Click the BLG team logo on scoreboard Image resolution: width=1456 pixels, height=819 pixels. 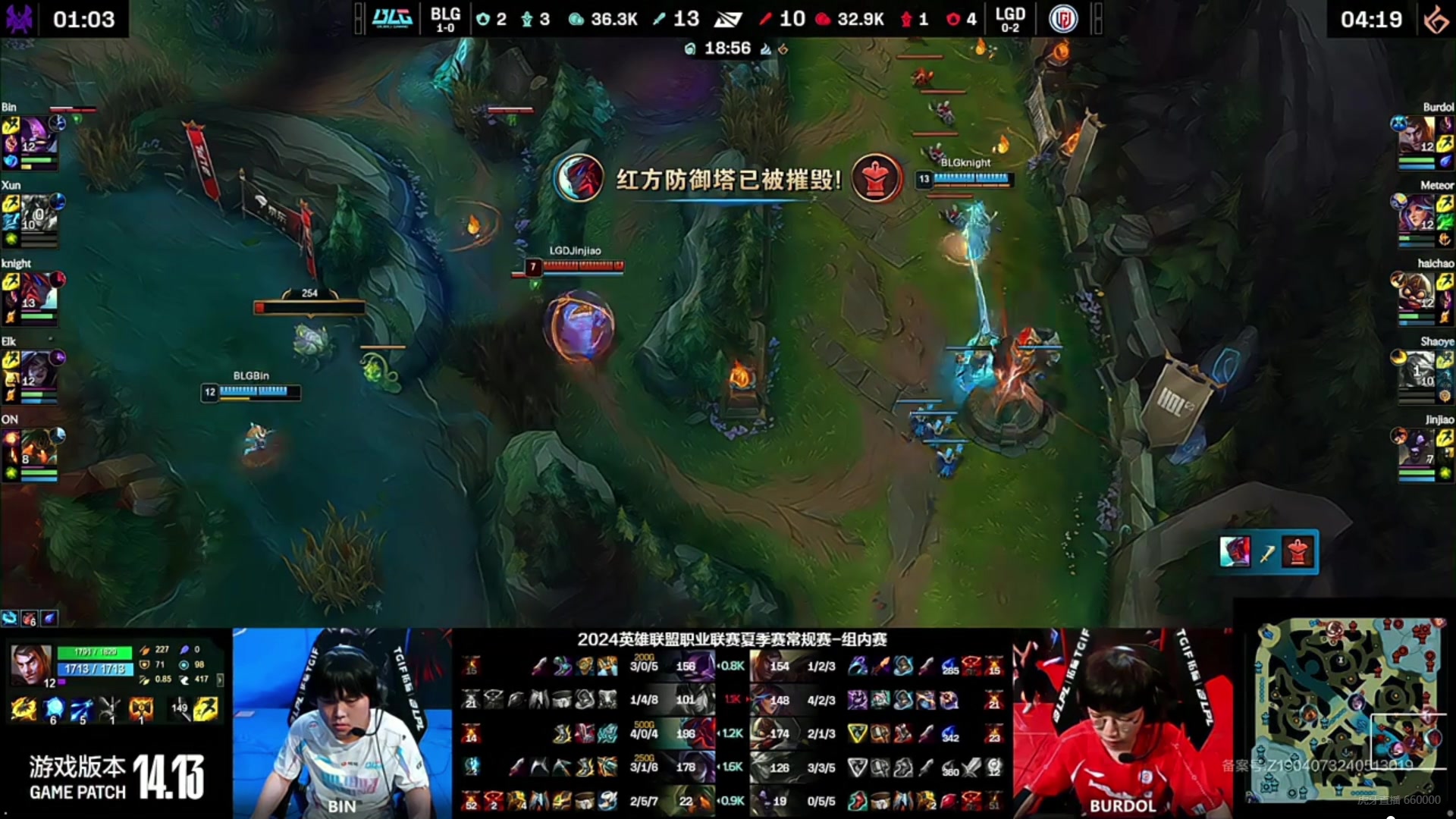[392, 18]
